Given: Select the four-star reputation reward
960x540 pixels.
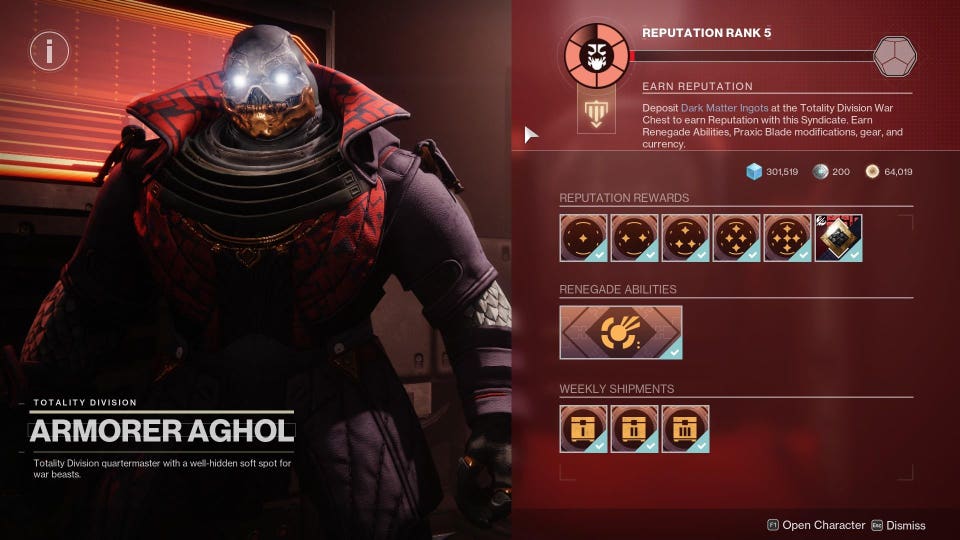Looking at the screenshot, I should pos(737,238).
